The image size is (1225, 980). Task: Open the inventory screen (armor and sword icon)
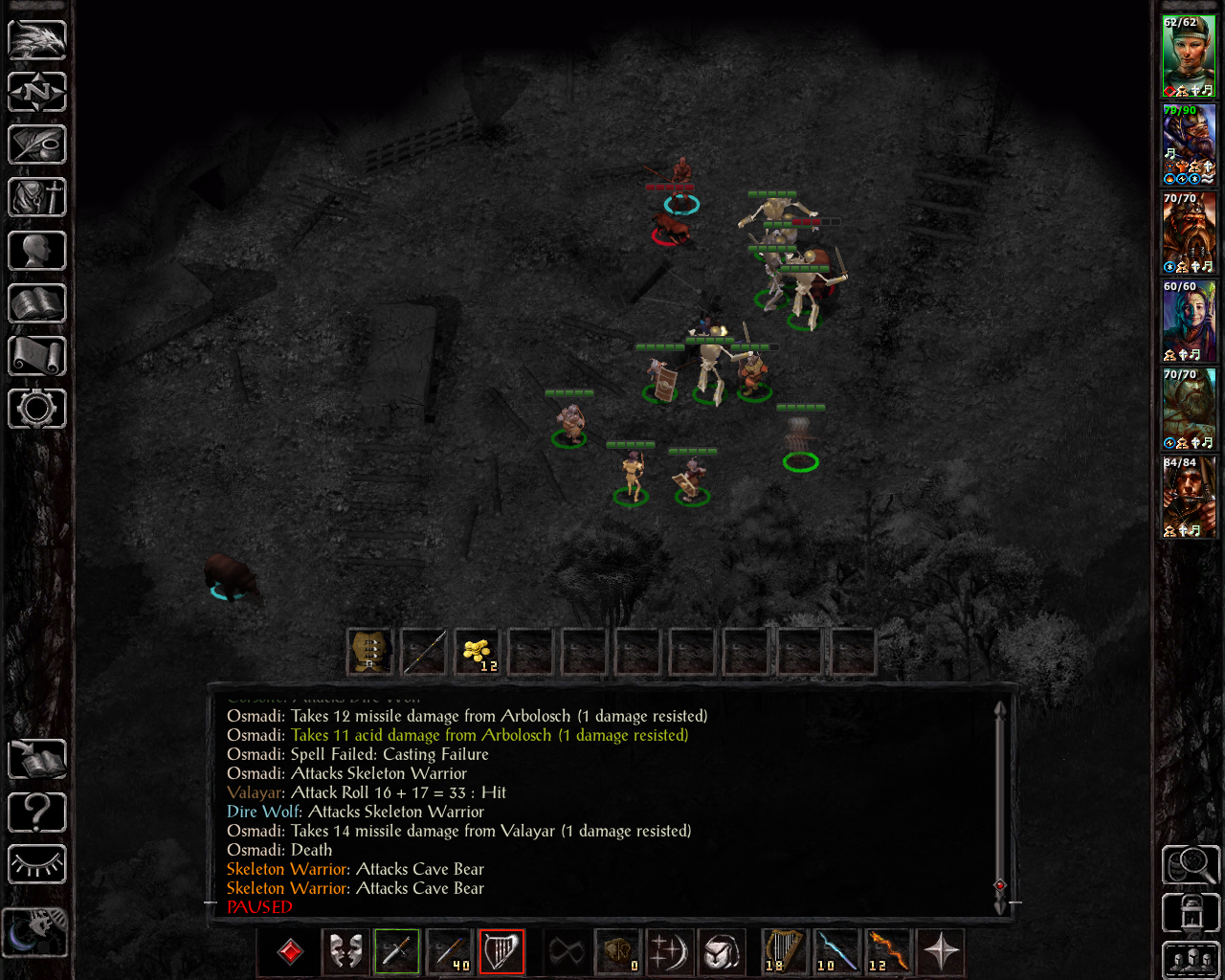click(37, 198)
